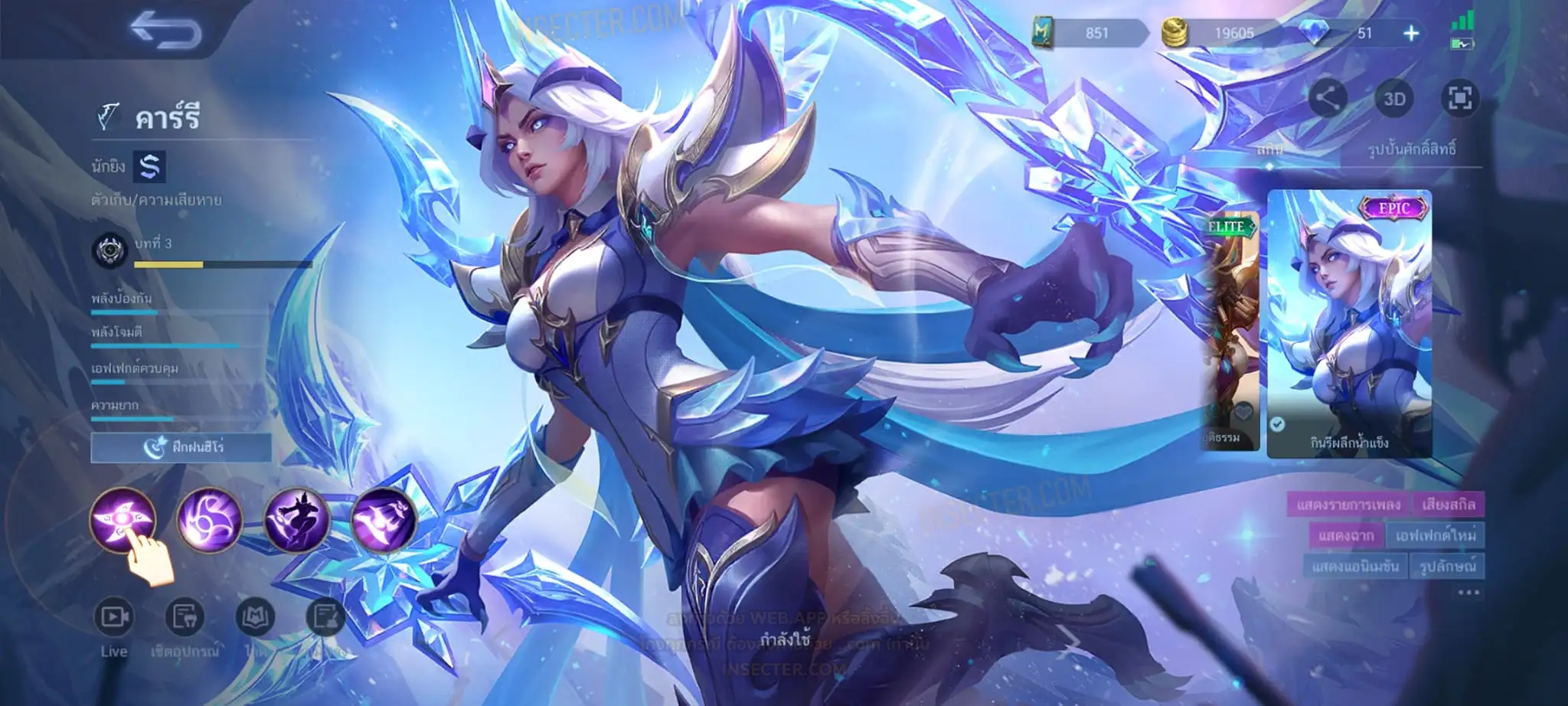This screenshot has width=1568, height=706.
Task: Open the share icon
Action: pyautogui.click(x=1328, y=99)
